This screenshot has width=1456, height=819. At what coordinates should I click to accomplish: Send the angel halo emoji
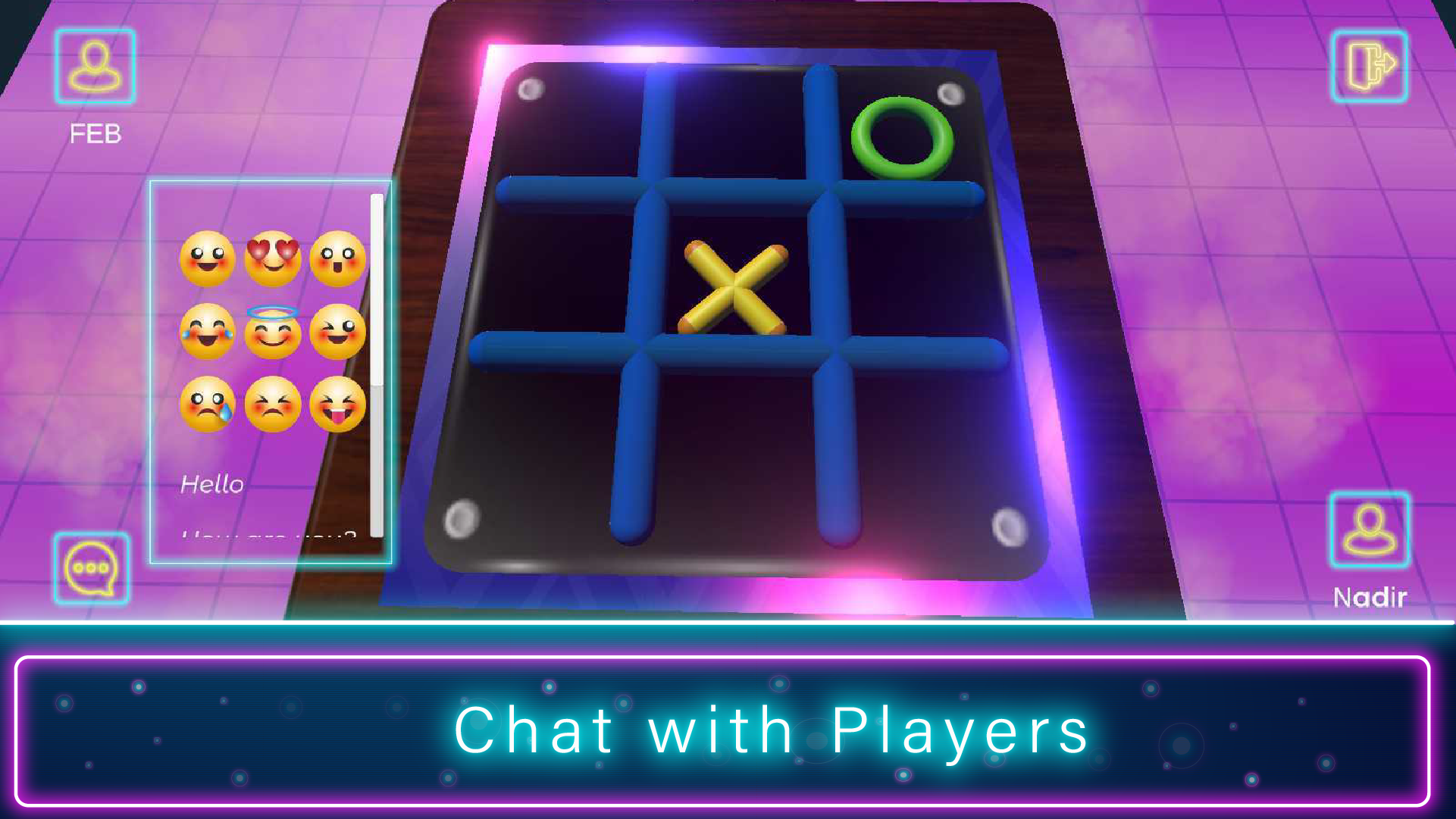(274, 333)
